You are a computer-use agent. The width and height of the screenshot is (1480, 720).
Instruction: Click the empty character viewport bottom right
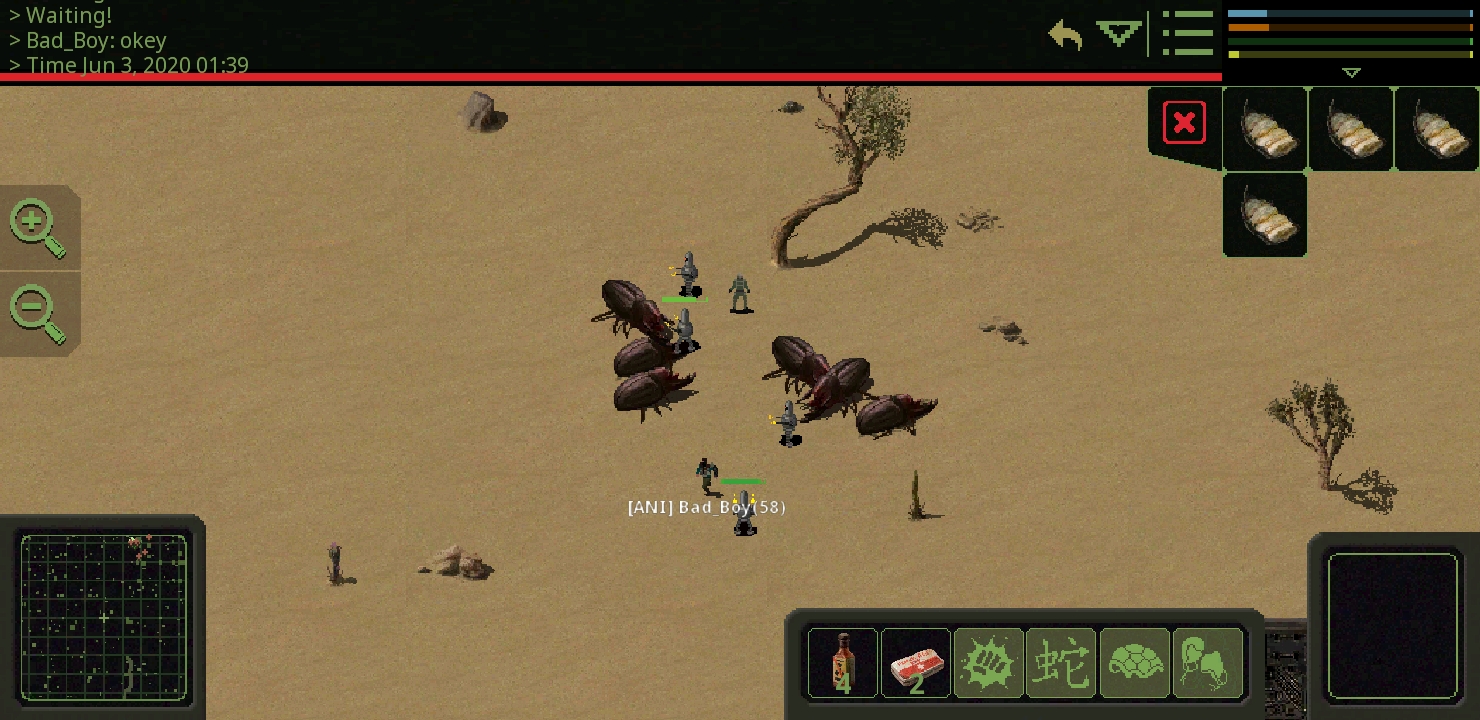[x=1393, y=627]
